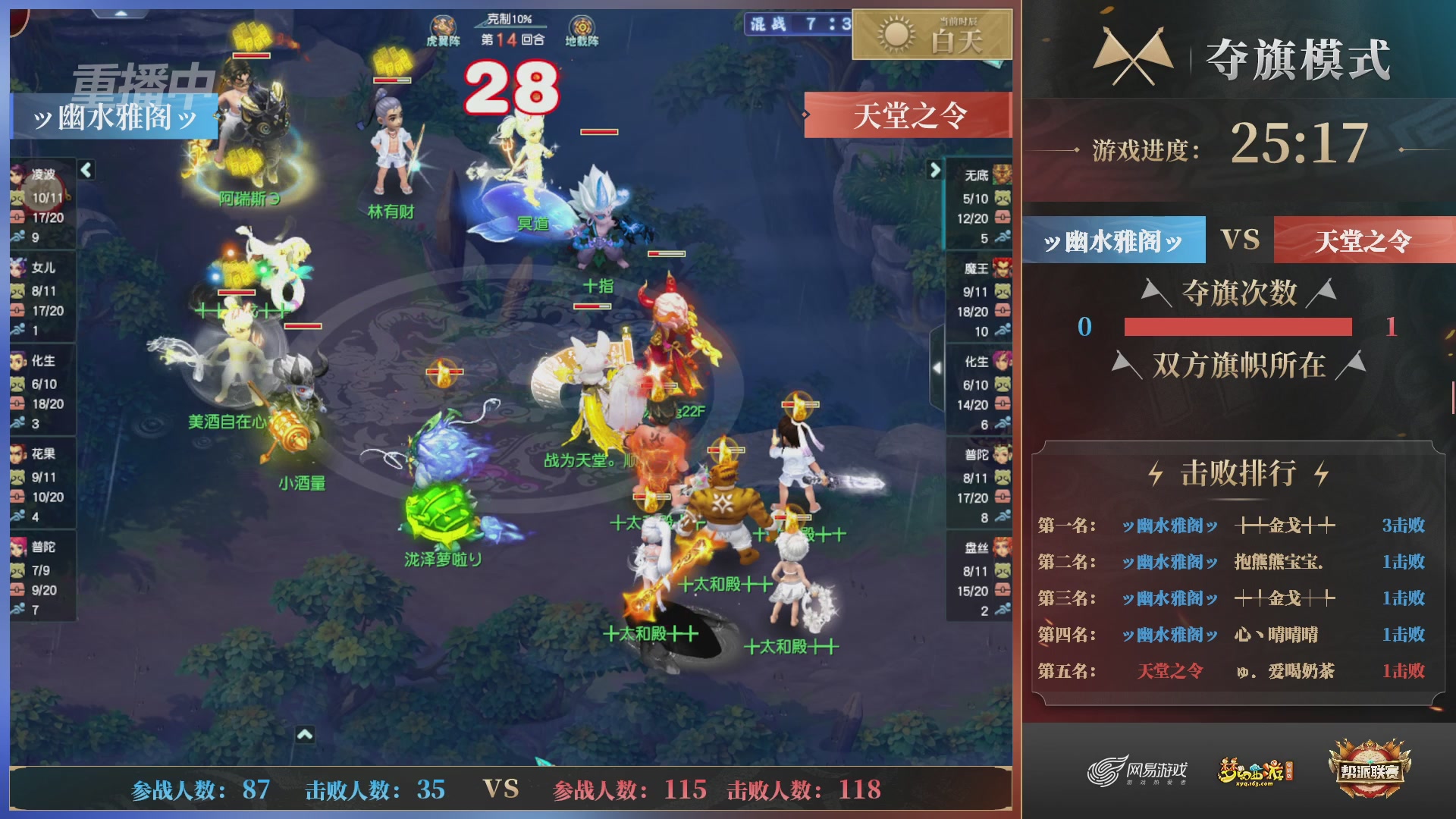Click the sun icon on the 白天 time panel
Viewport: 1456px width, 819px height.
click(x=895, y=34)
